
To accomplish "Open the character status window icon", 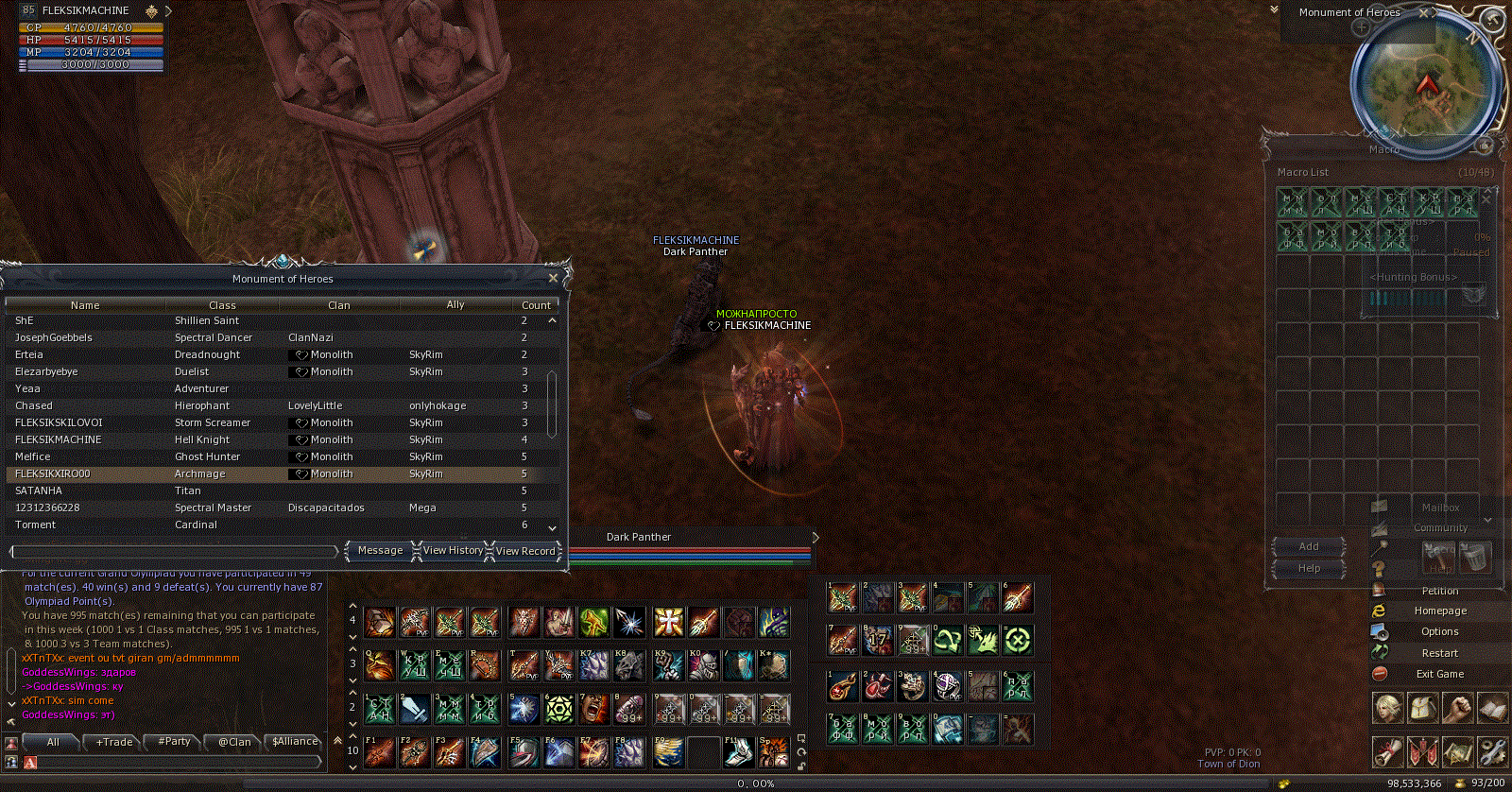I will [1386, 710].
